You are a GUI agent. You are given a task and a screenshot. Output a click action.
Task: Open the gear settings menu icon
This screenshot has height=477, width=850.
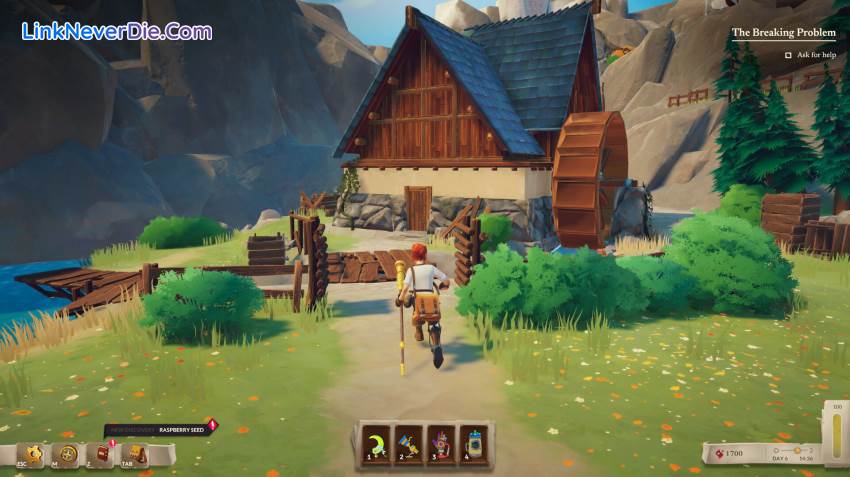point(34,454)
